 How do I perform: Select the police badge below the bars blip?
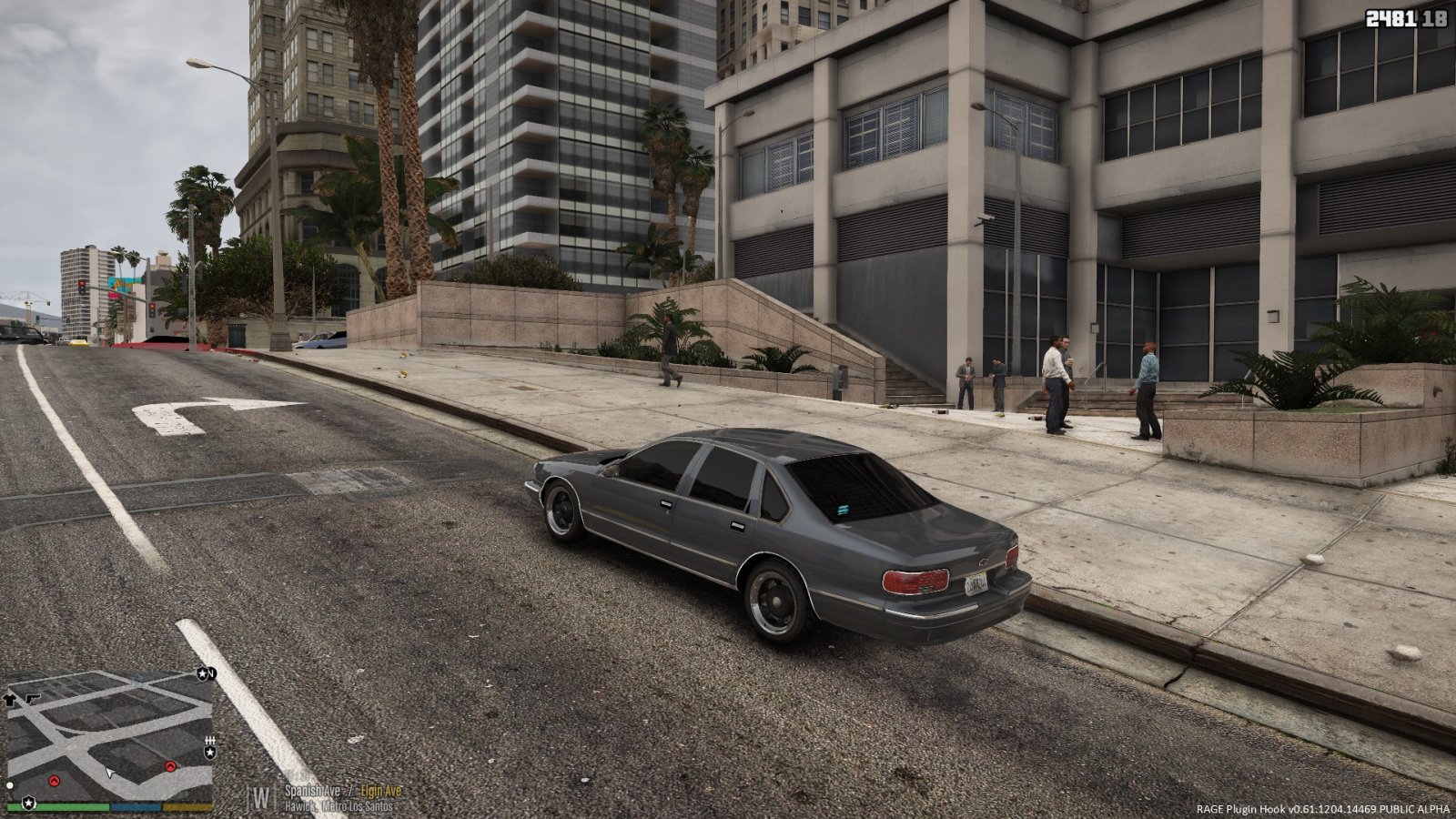tap(210, 753)
